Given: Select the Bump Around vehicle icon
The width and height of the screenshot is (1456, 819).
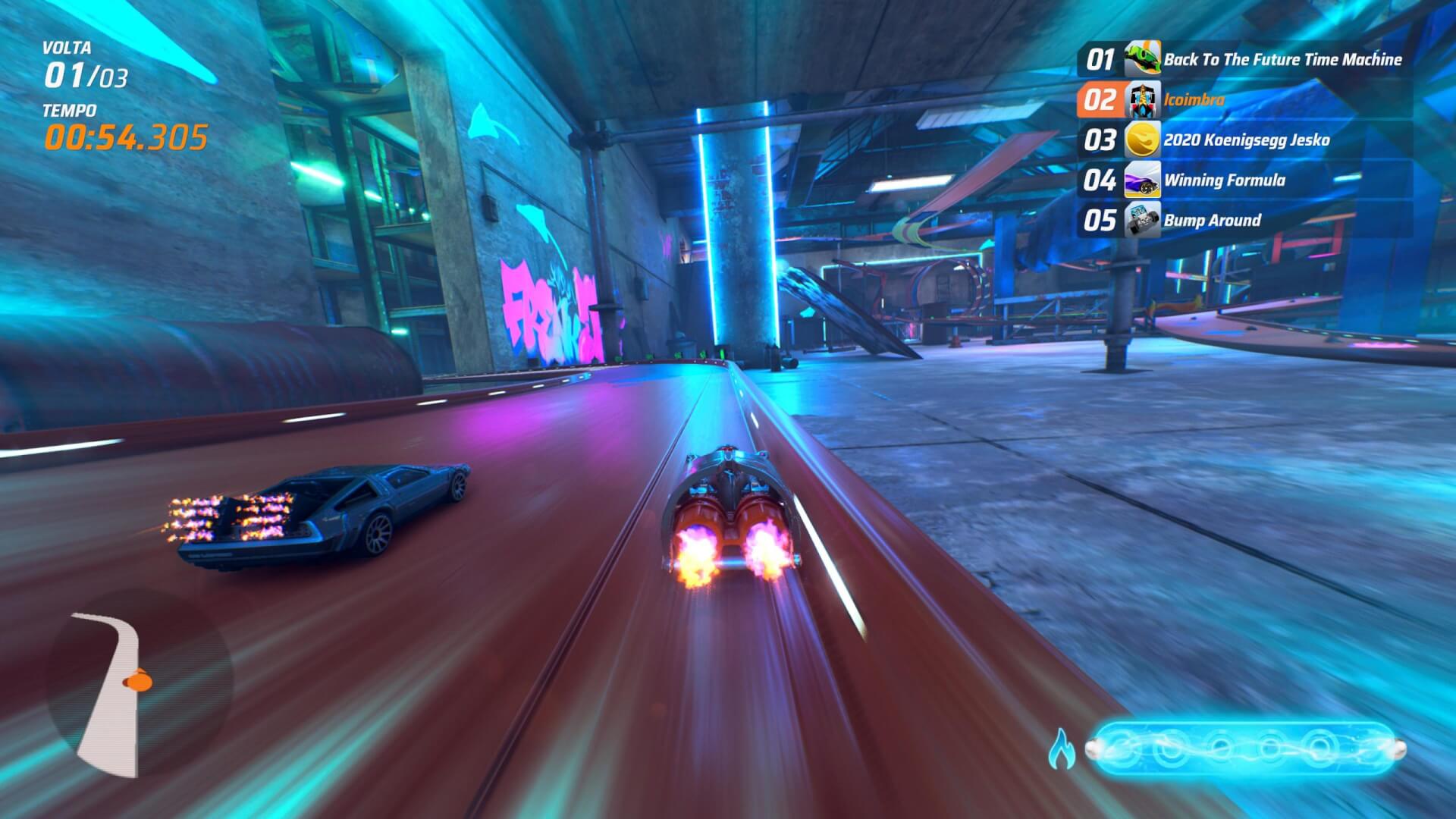Looking at the screenshot, I should [x=1143, y=221].
